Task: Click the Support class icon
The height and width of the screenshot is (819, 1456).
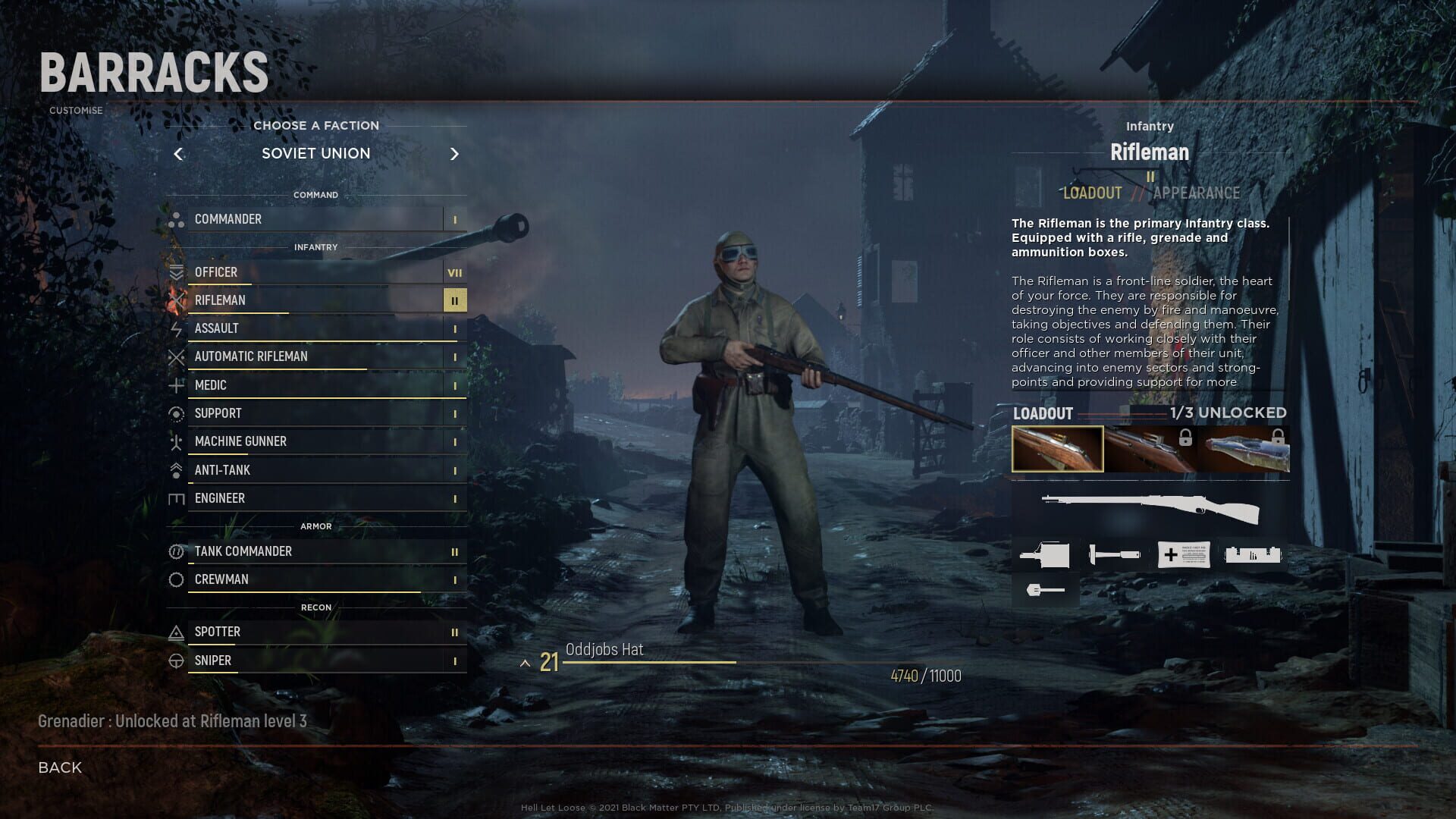Action: coord(177,413)
